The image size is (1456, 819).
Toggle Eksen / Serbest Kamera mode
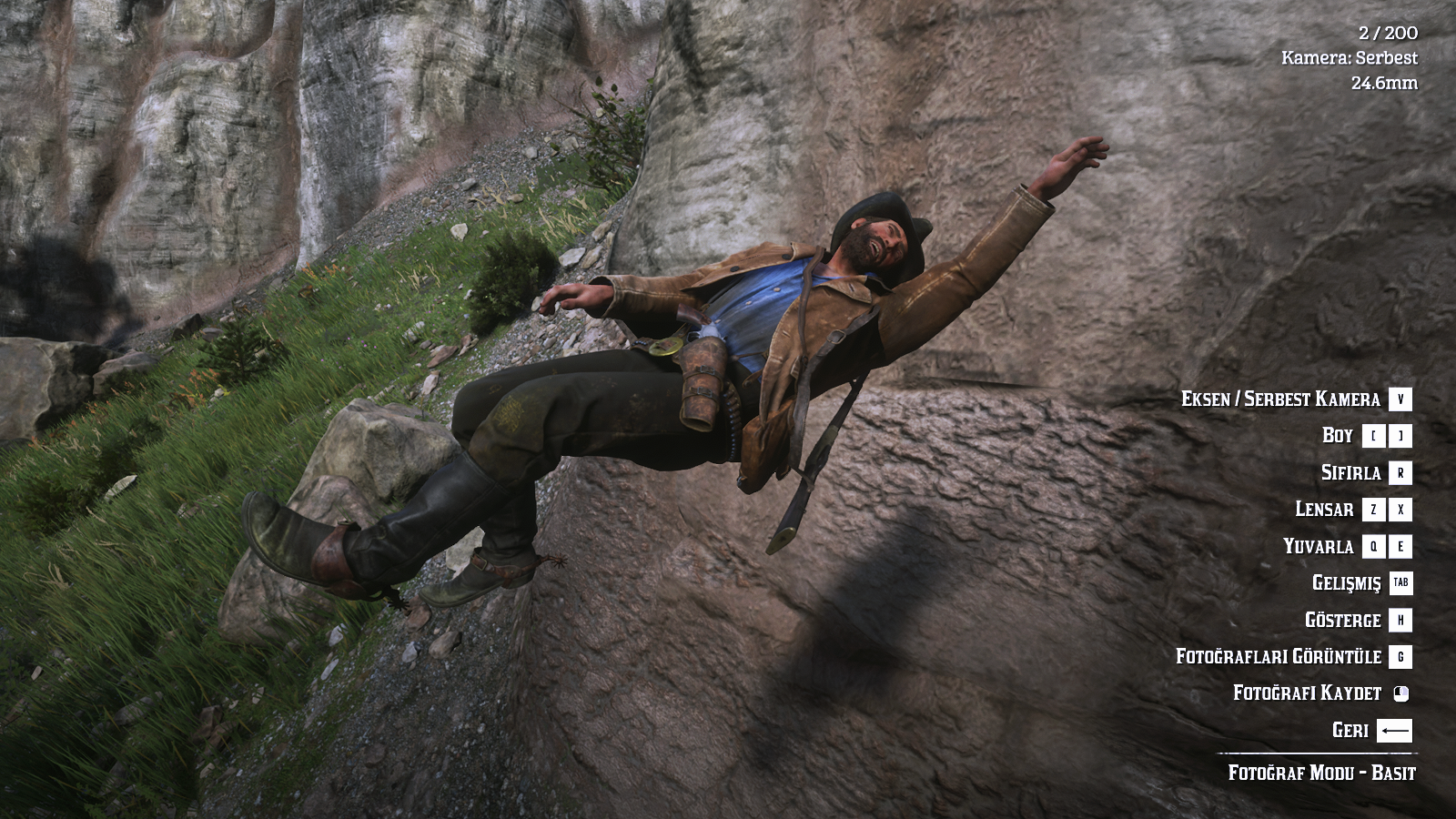(x=1280, y=399)
